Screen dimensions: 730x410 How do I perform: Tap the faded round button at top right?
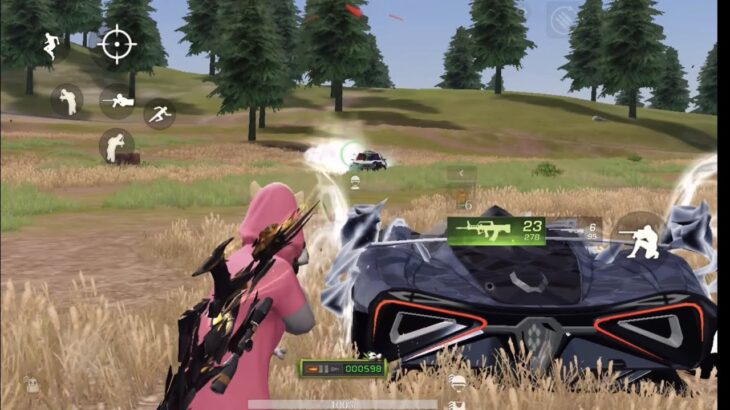coord(562,19)
